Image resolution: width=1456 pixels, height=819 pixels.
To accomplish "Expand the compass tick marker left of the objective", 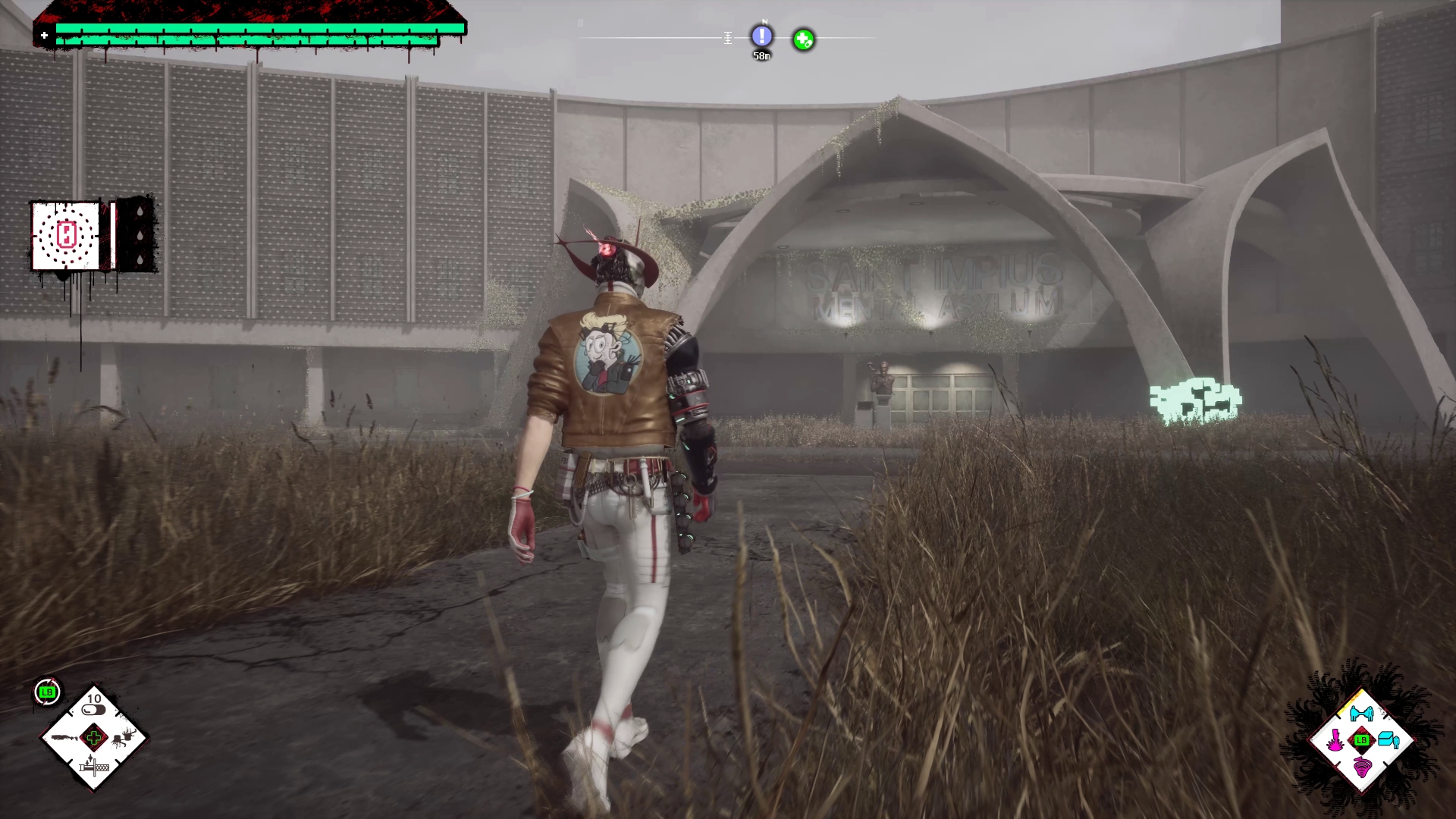I will click(726, 36).
